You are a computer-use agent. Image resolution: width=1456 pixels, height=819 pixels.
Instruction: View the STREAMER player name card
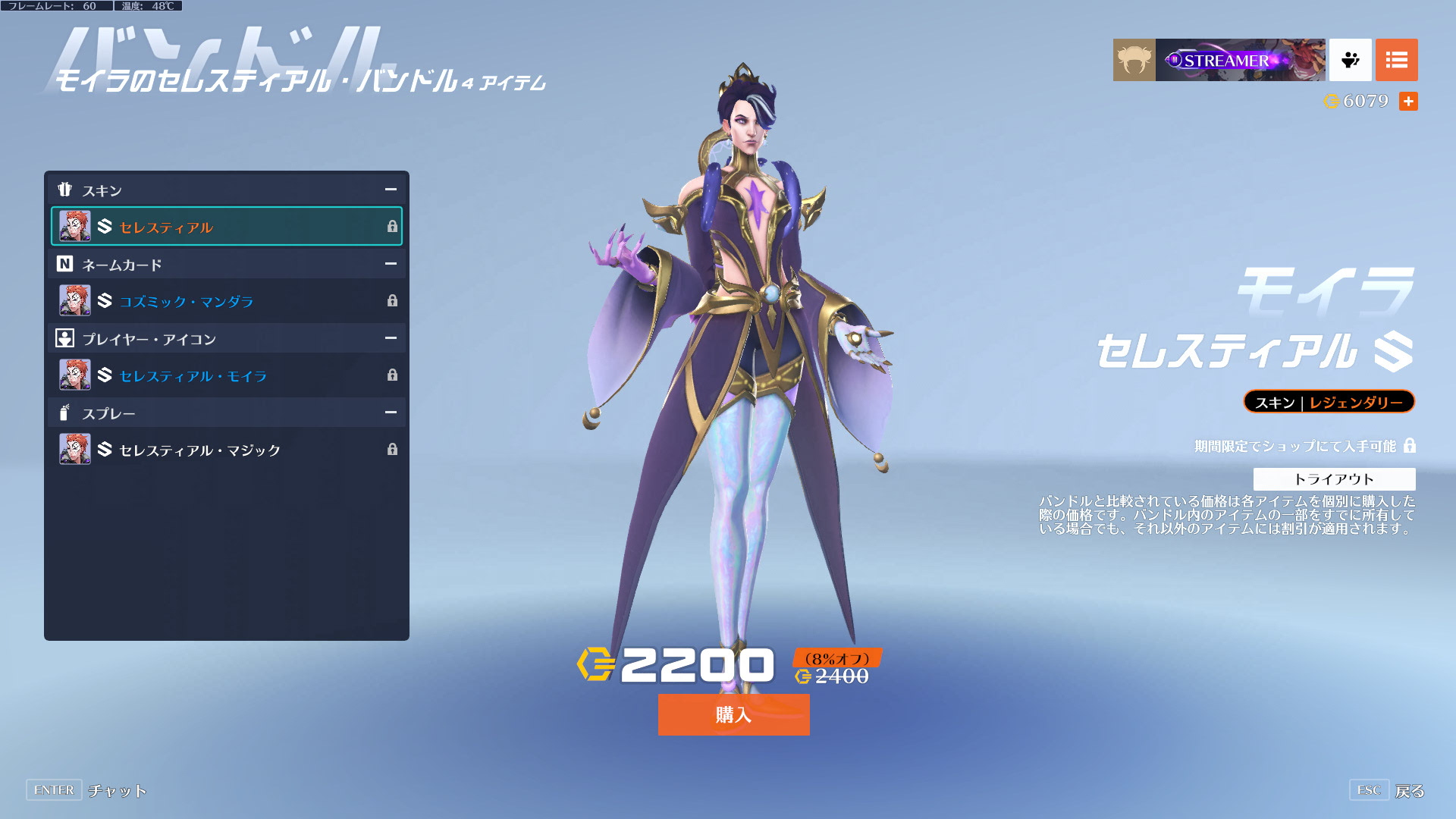pyautogui.click(x=1240, y=60)
